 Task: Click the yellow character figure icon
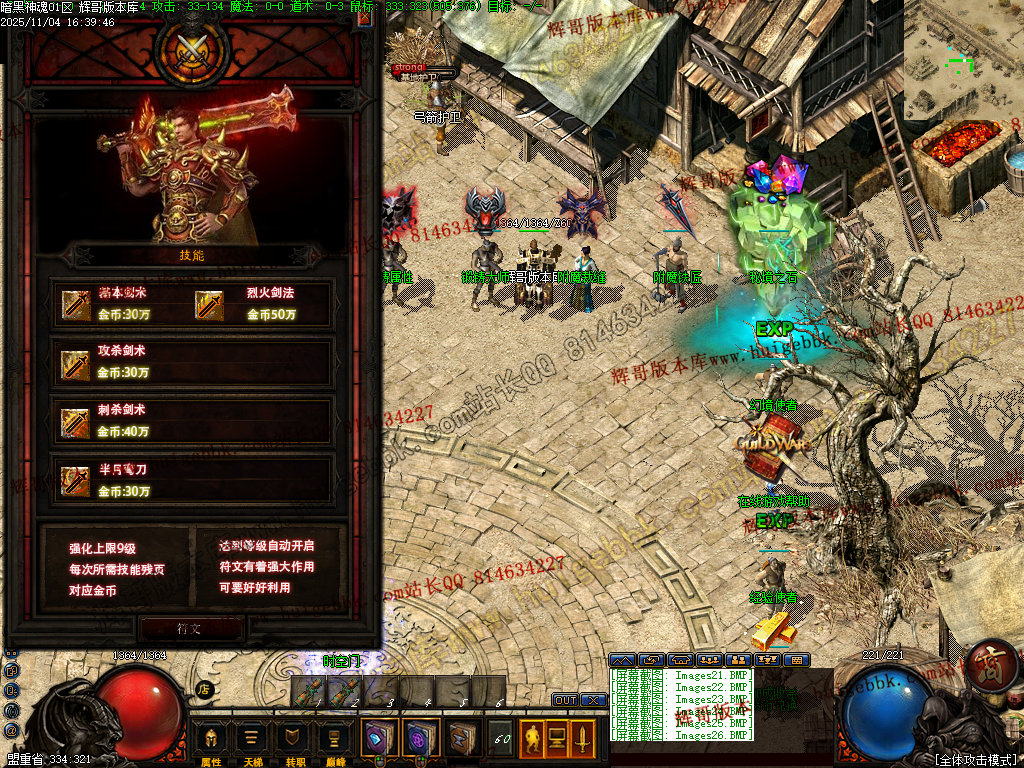[x=531, y=739]
